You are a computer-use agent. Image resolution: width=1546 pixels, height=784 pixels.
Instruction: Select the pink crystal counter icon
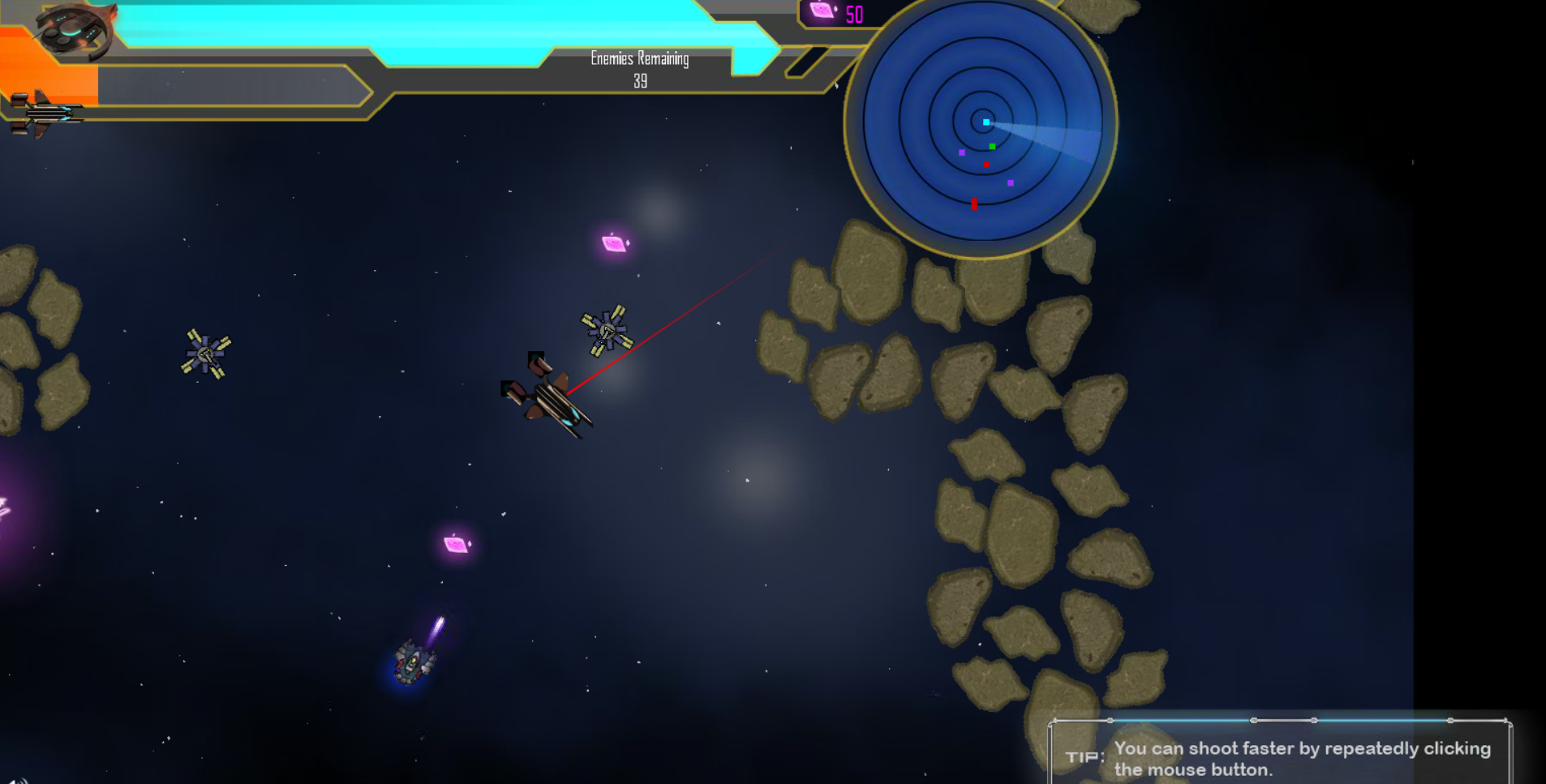click(821, 11)
